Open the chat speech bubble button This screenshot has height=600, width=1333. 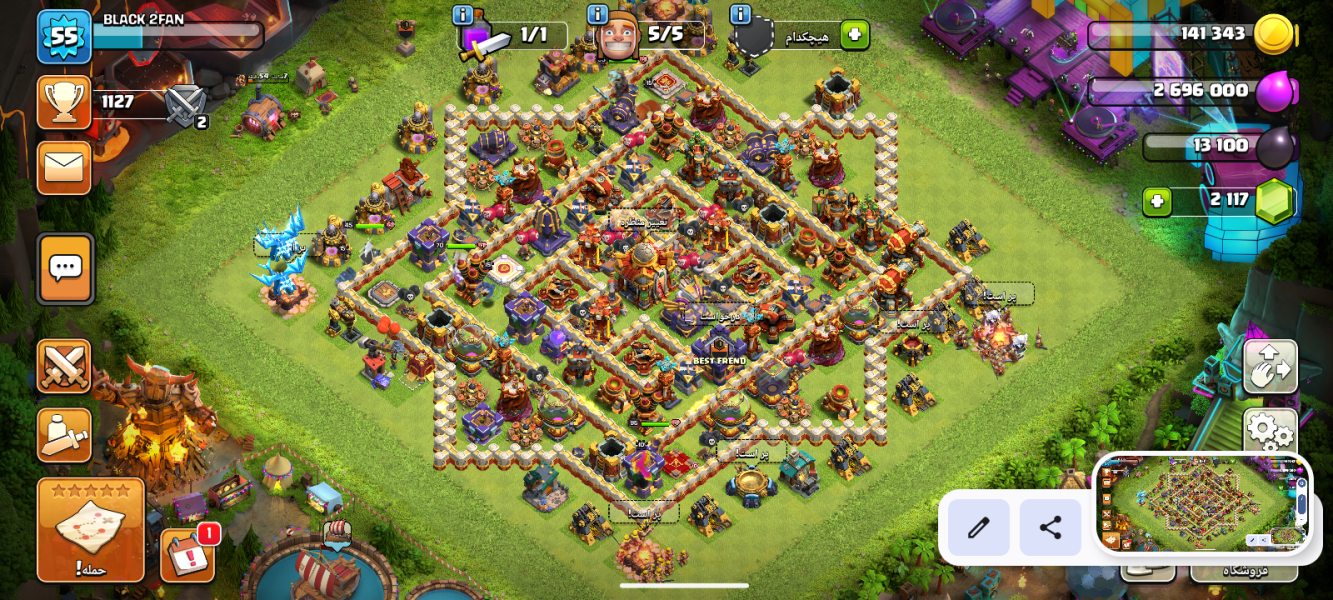[x=66, y=268]
